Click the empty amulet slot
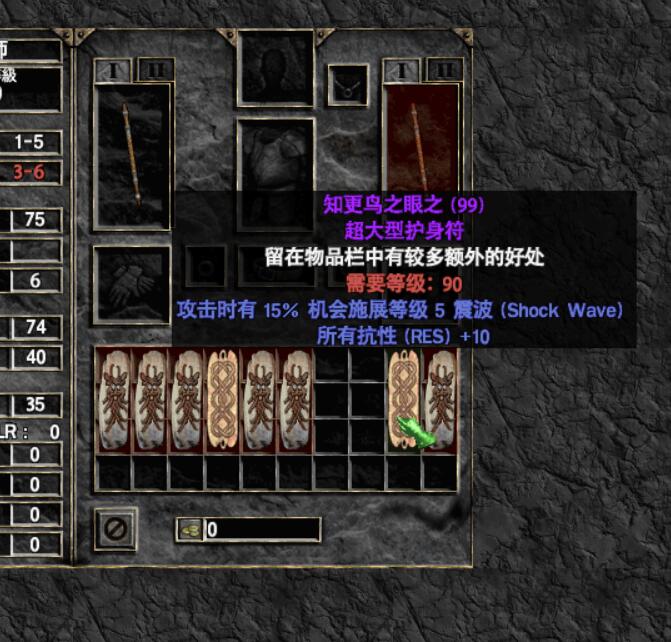Image resolution: width=671 pixels, height=642 pixels. click(348, 85)
